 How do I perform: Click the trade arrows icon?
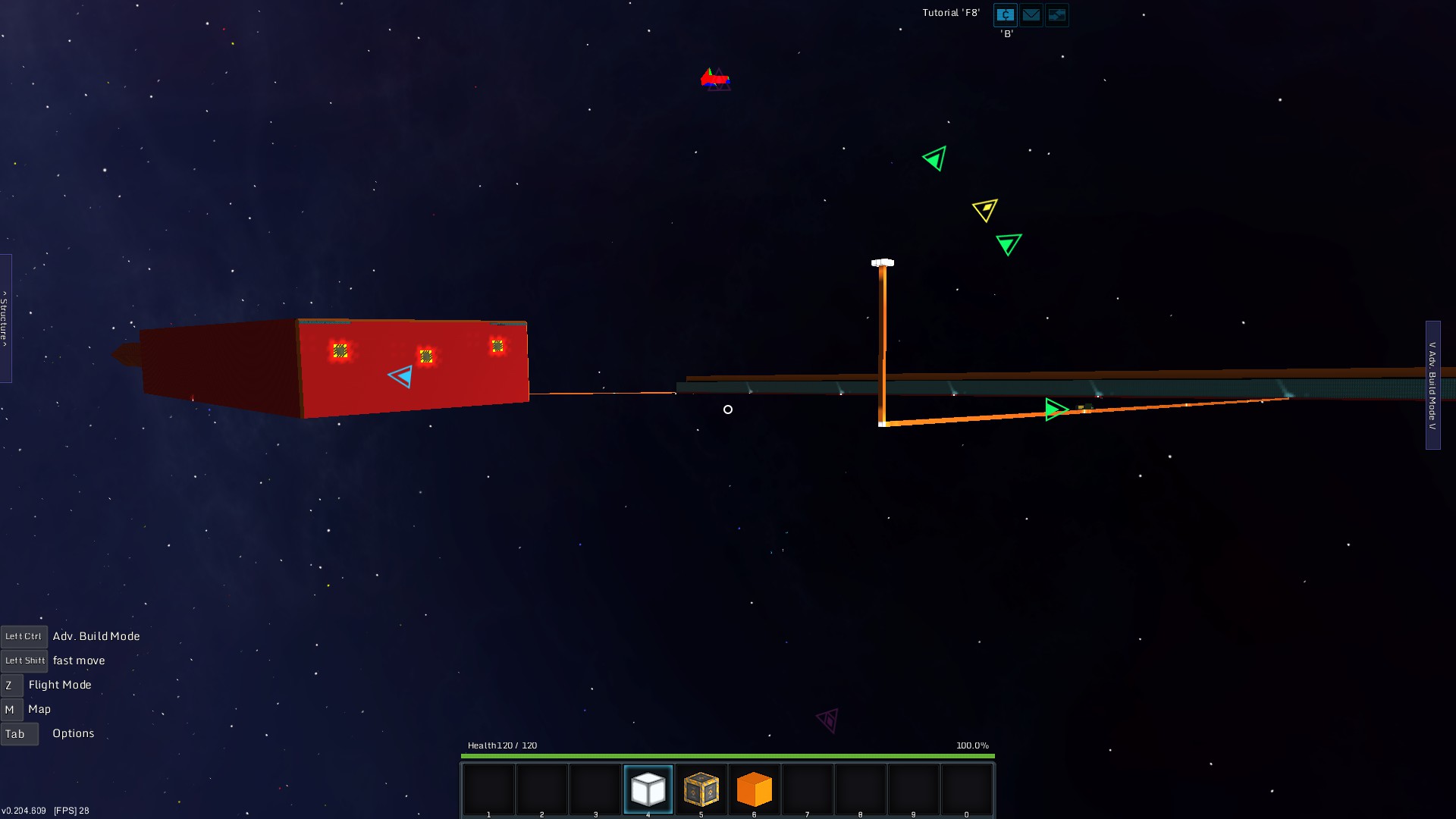tap(1056, 14)
